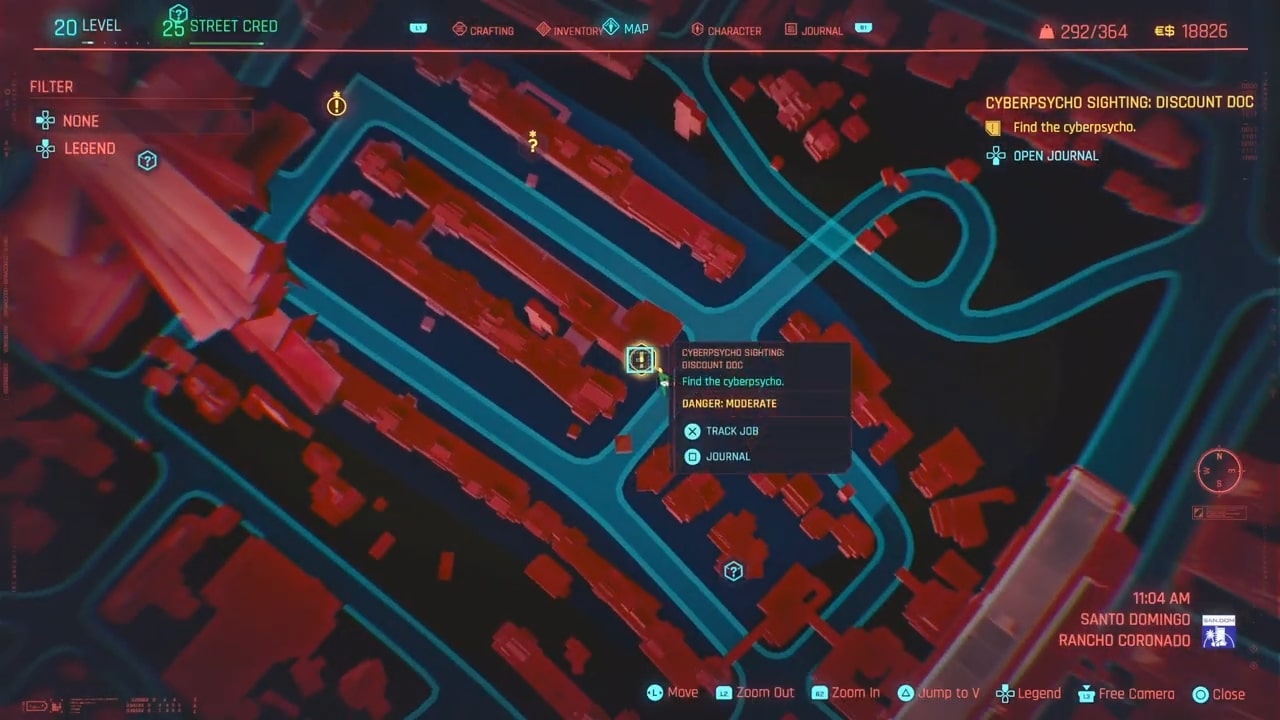Click the undiscovered hexagon question mark near bottom
Image resolution: width=1280 pixels, height=720 pixels.
click(733, 570)
